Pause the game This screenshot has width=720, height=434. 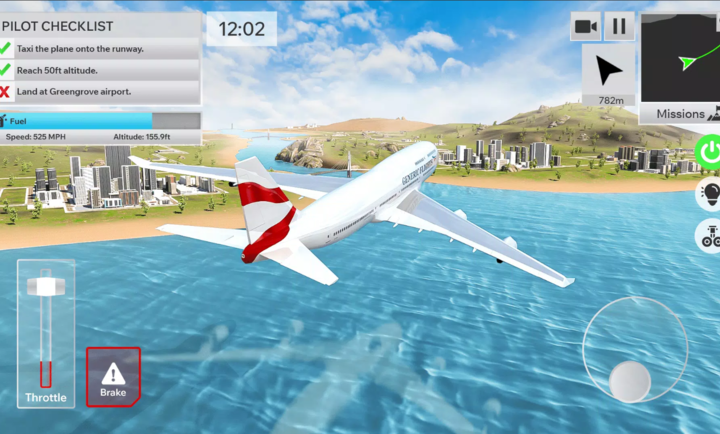tap(620, 26)
